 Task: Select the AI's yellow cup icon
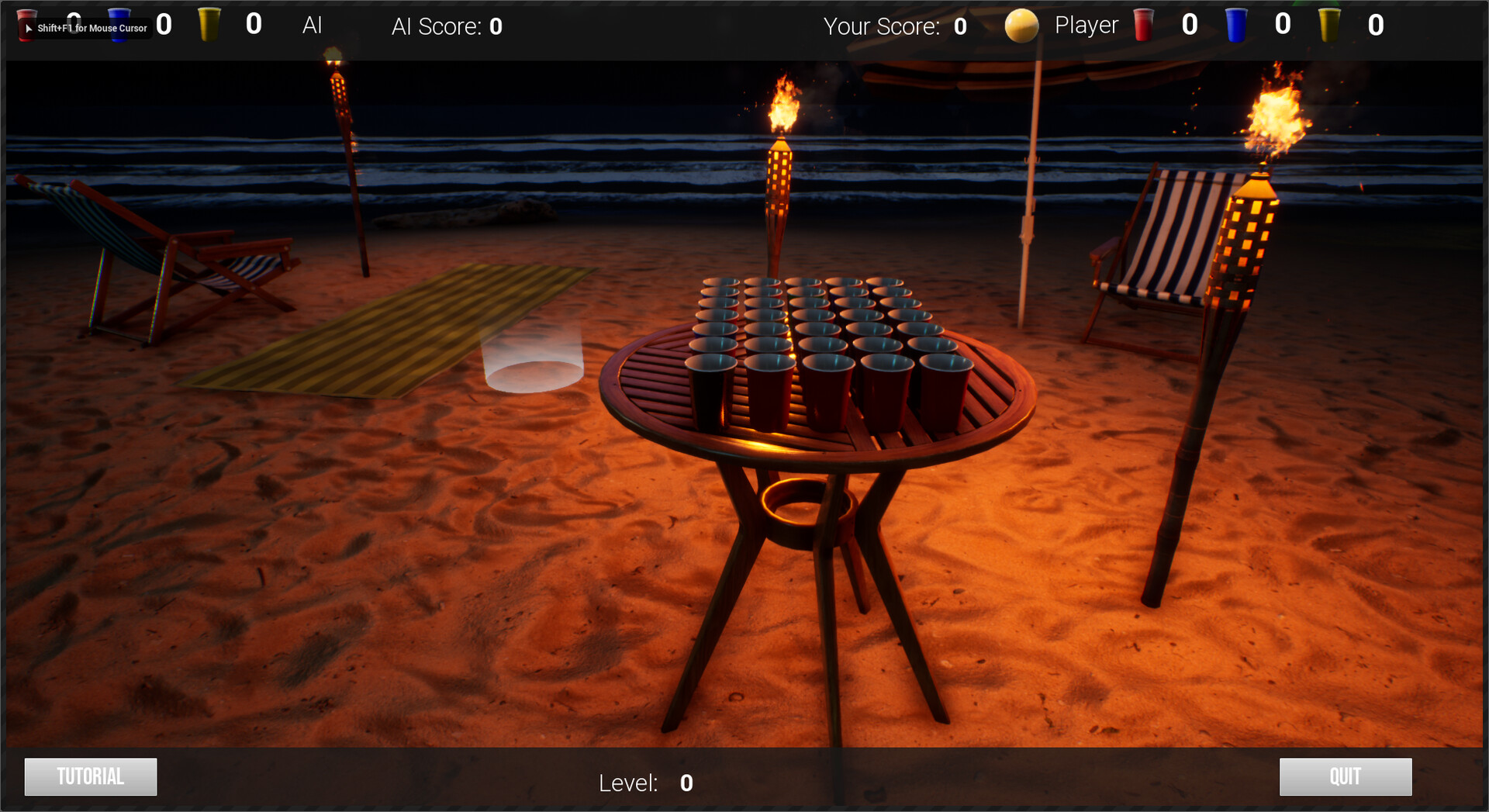click(208, 23)
